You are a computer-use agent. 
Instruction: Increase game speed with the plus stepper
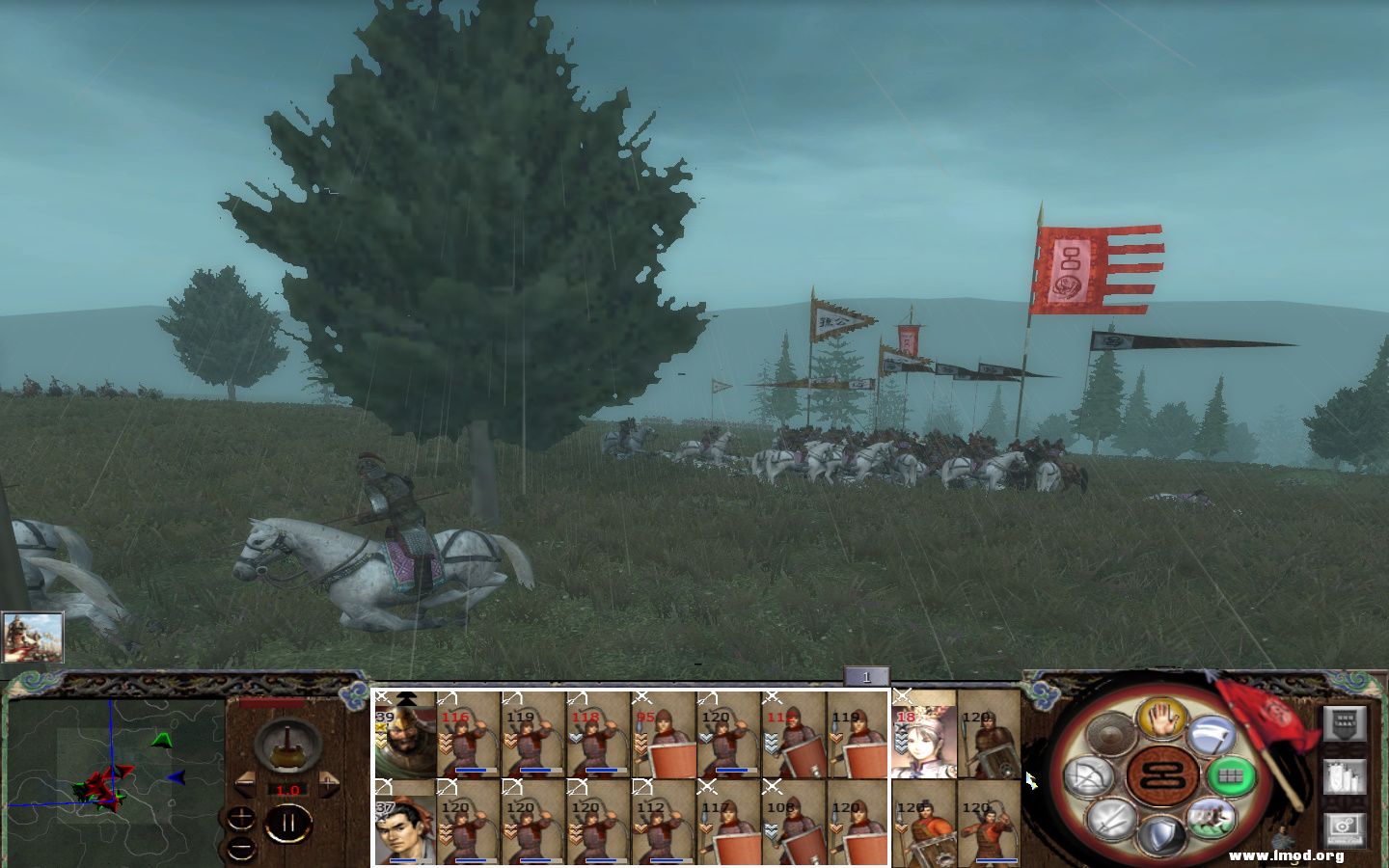pos(329,784)
